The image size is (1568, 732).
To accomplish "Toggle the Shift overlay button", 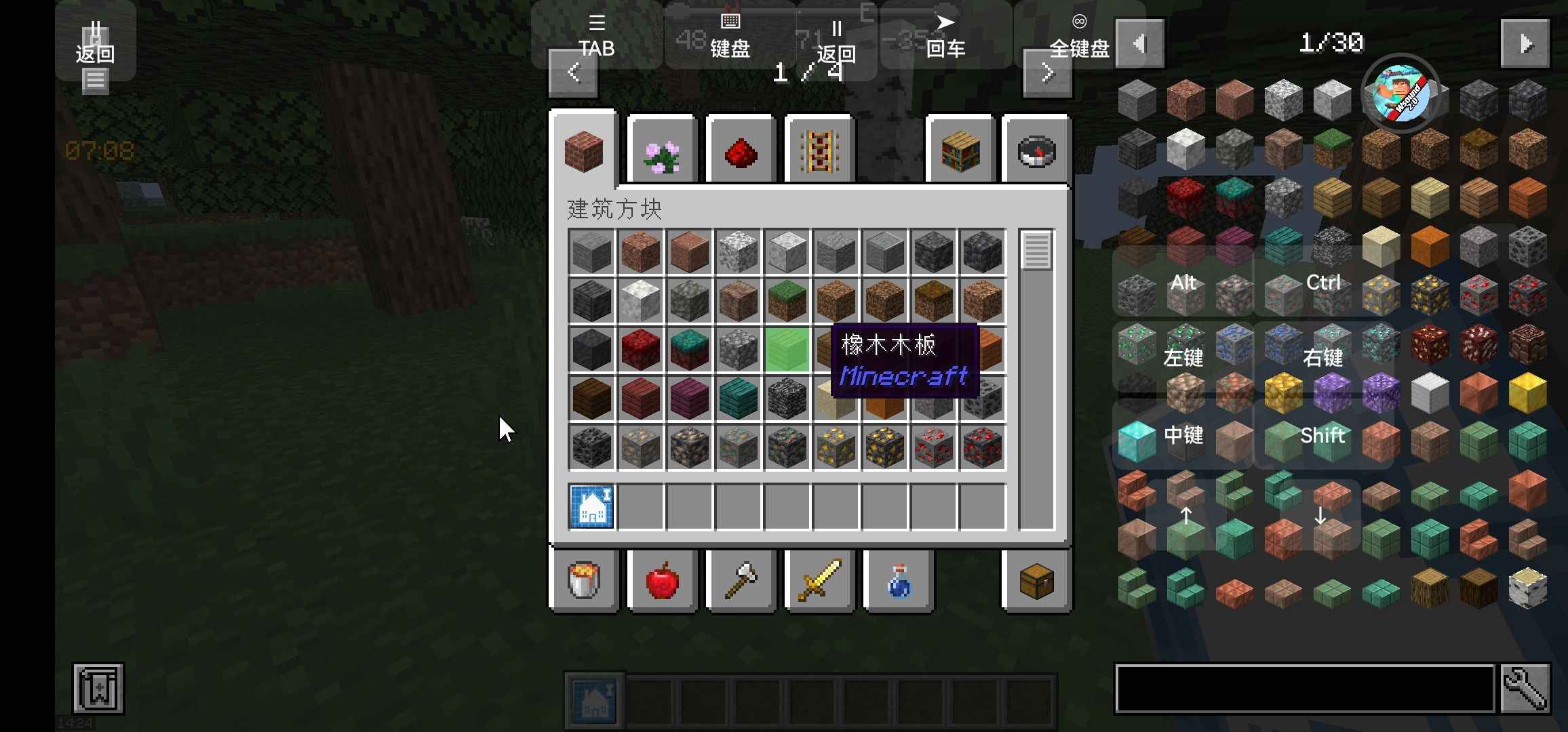I will [x=1322, y=435].
